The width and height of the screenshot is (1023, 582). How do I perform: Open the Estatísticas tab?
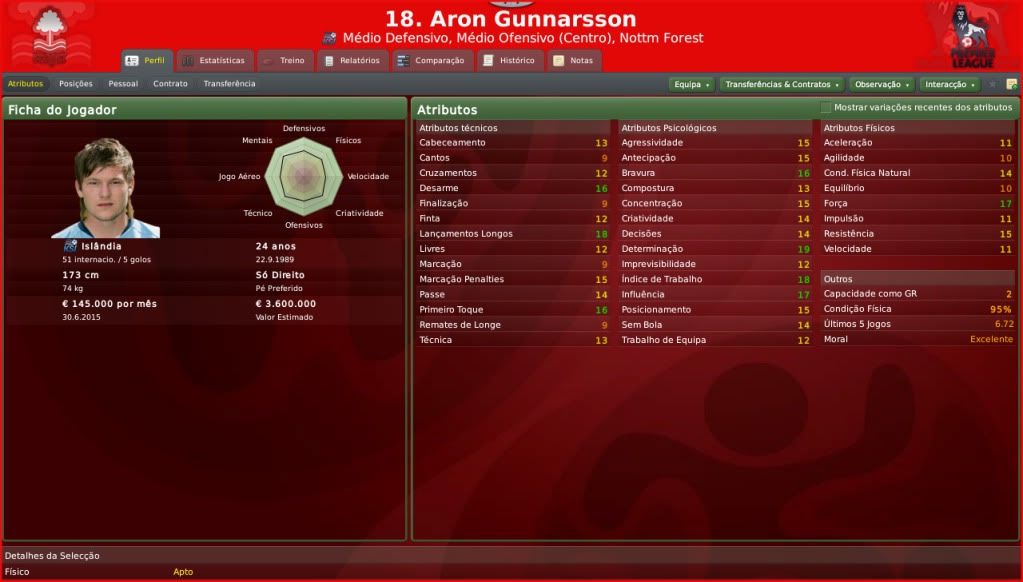[213, 60]
